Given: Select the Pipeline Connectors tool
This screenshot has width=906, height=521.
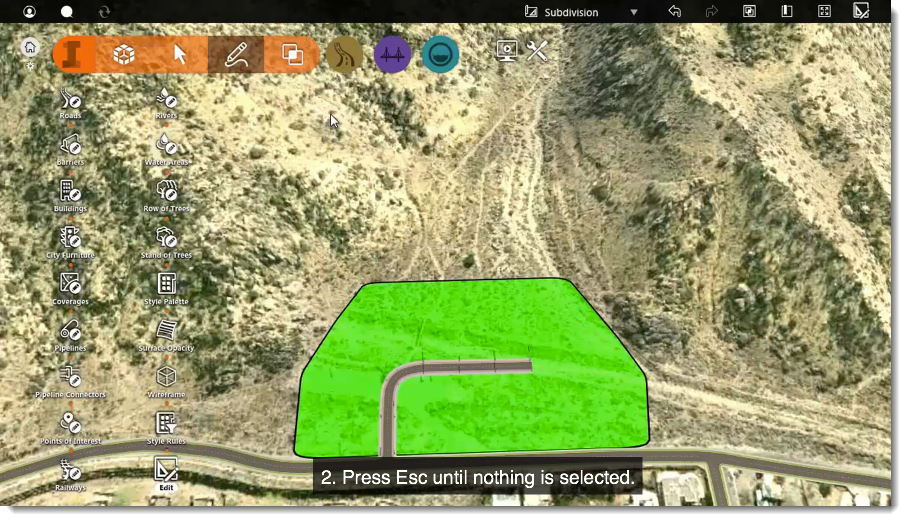Looking at the screenshot, I should coord(70,377).
